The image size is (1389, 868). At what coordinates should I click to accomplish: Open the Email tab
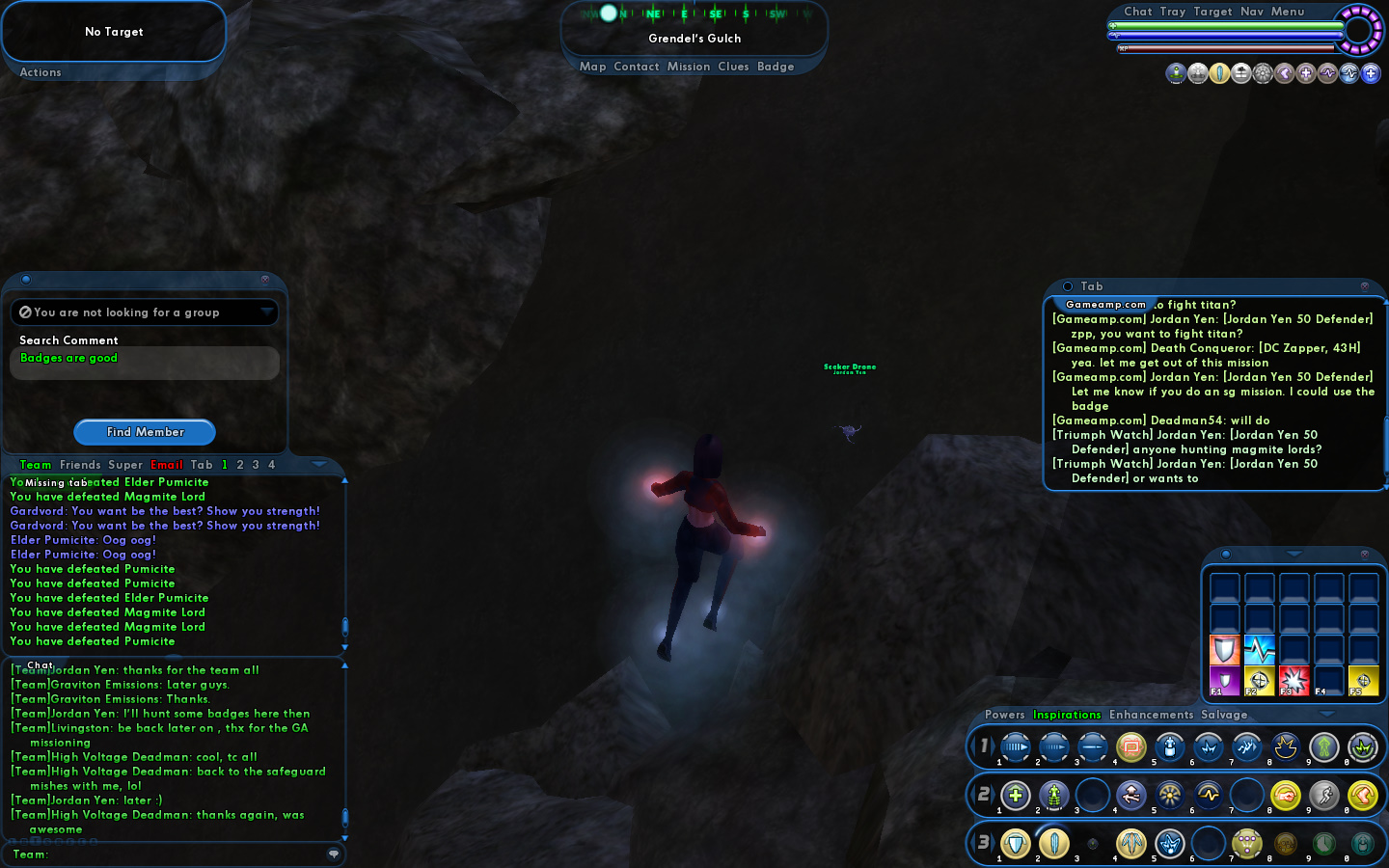(167, 465)
